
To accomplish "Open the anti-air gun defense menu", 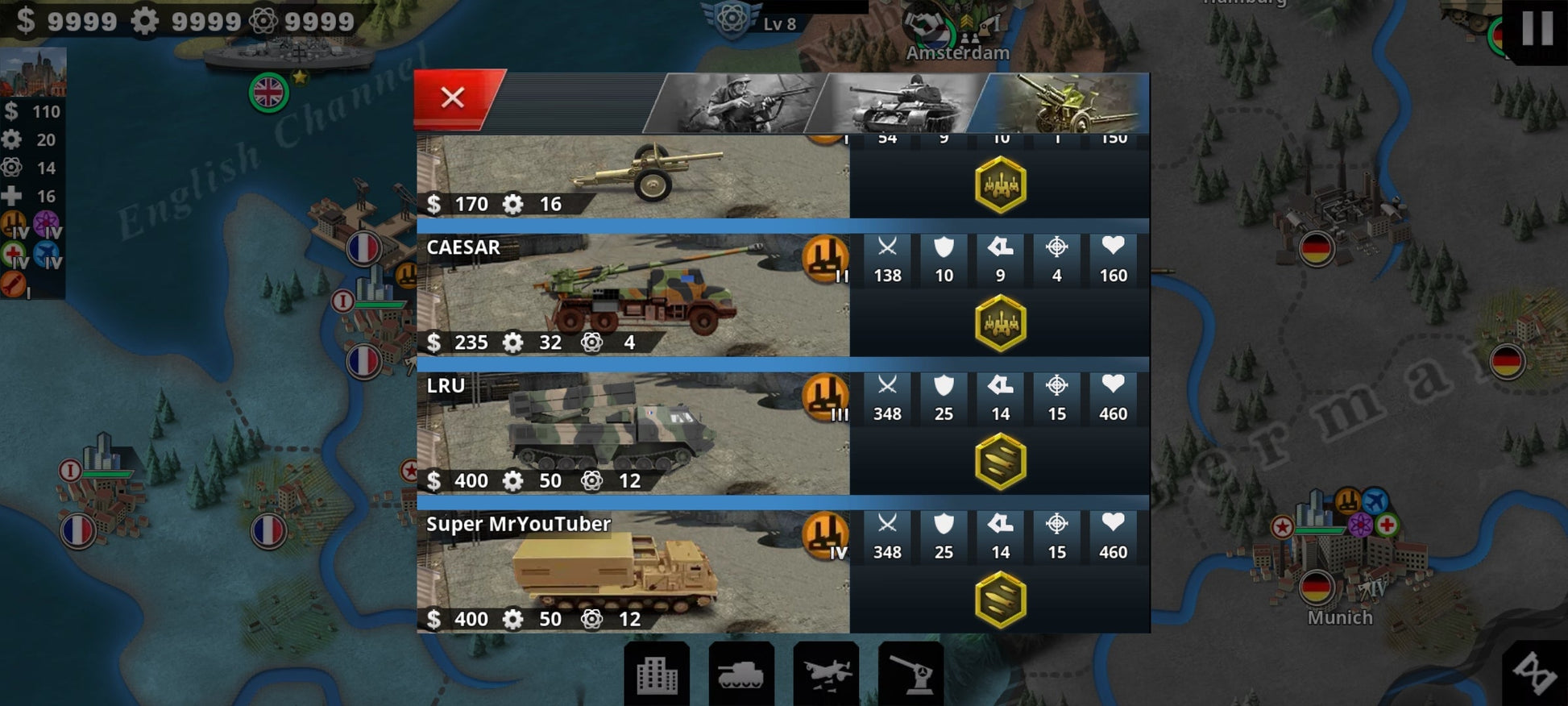I will pos(911,674).
